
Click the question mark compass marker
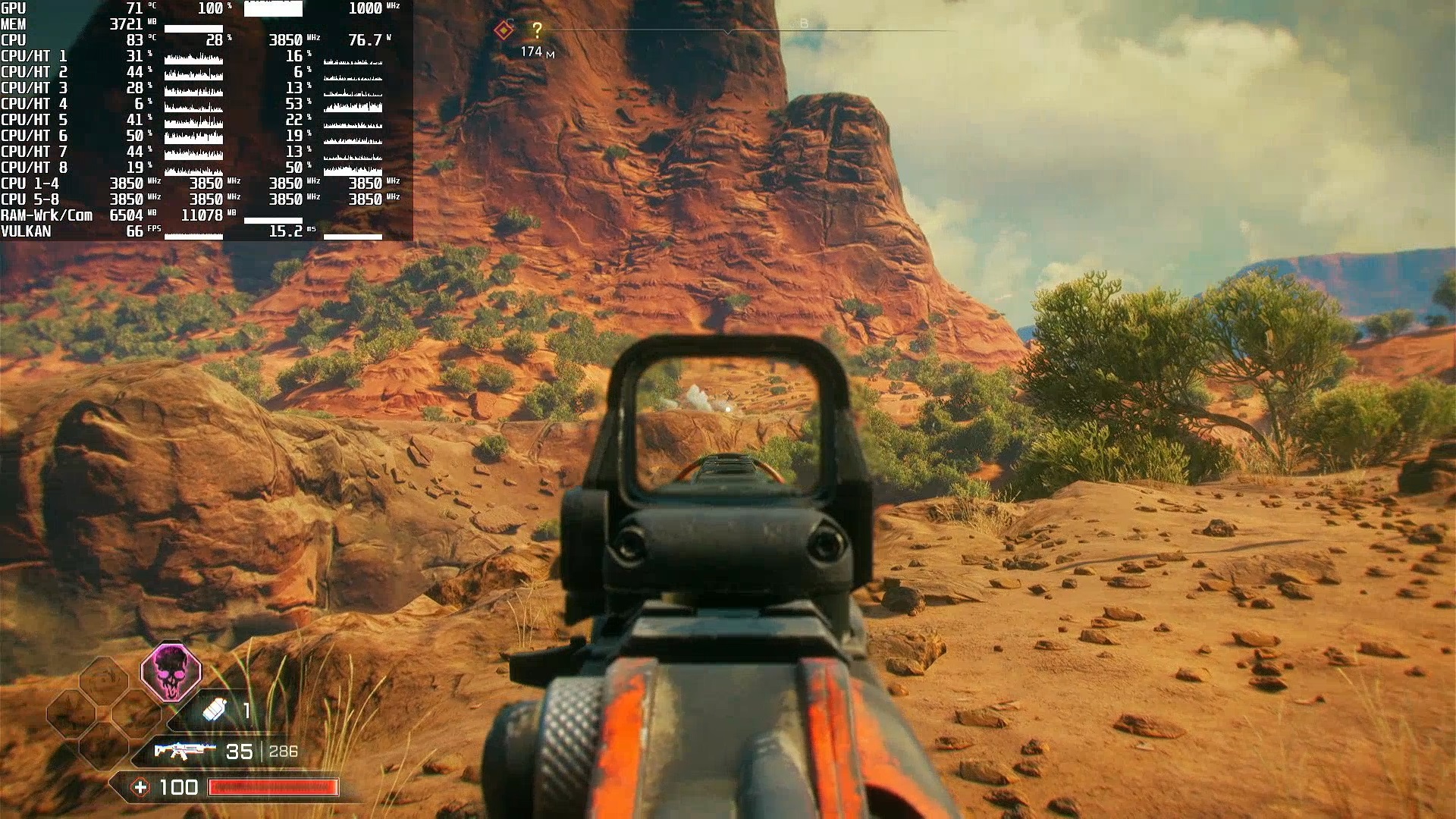click(537, 30)
